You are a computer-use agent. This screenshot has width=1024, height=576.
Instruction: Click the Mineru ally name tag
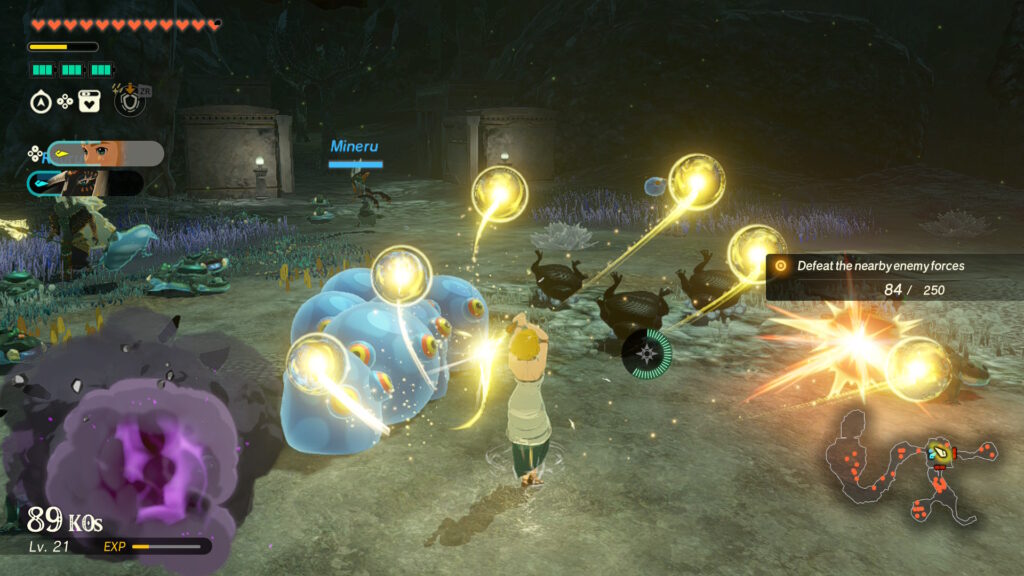355,147
